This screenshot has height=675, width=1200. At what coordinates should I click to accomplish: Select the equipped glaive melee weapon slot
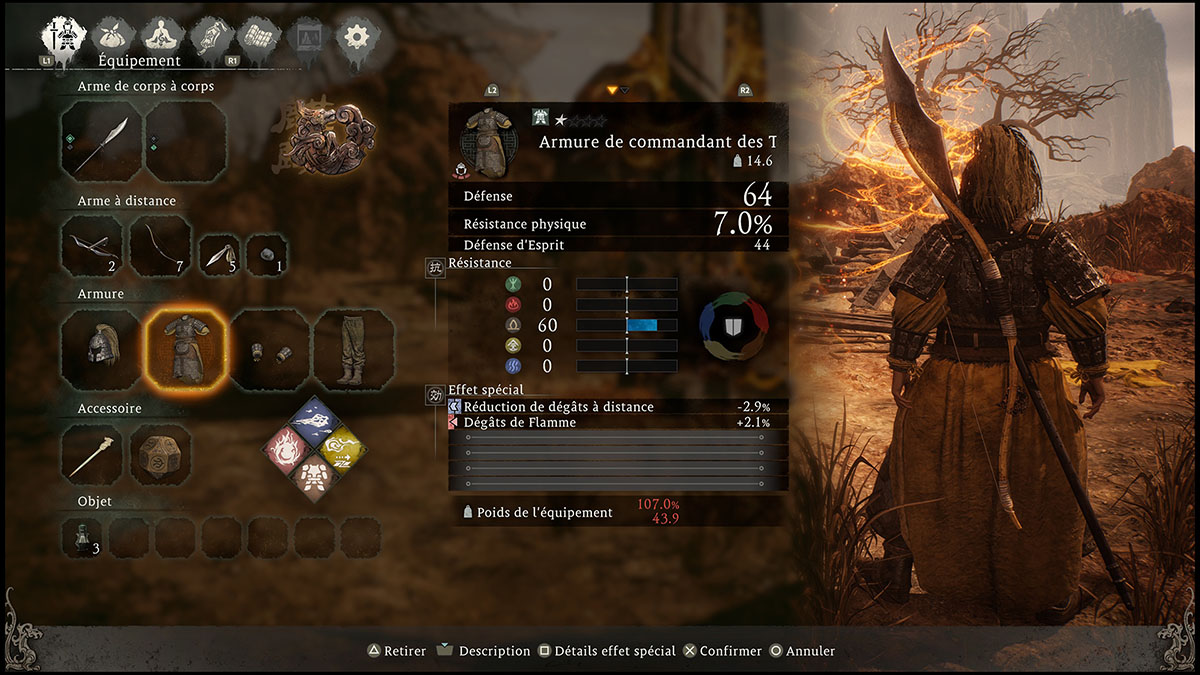click(101, 142)
